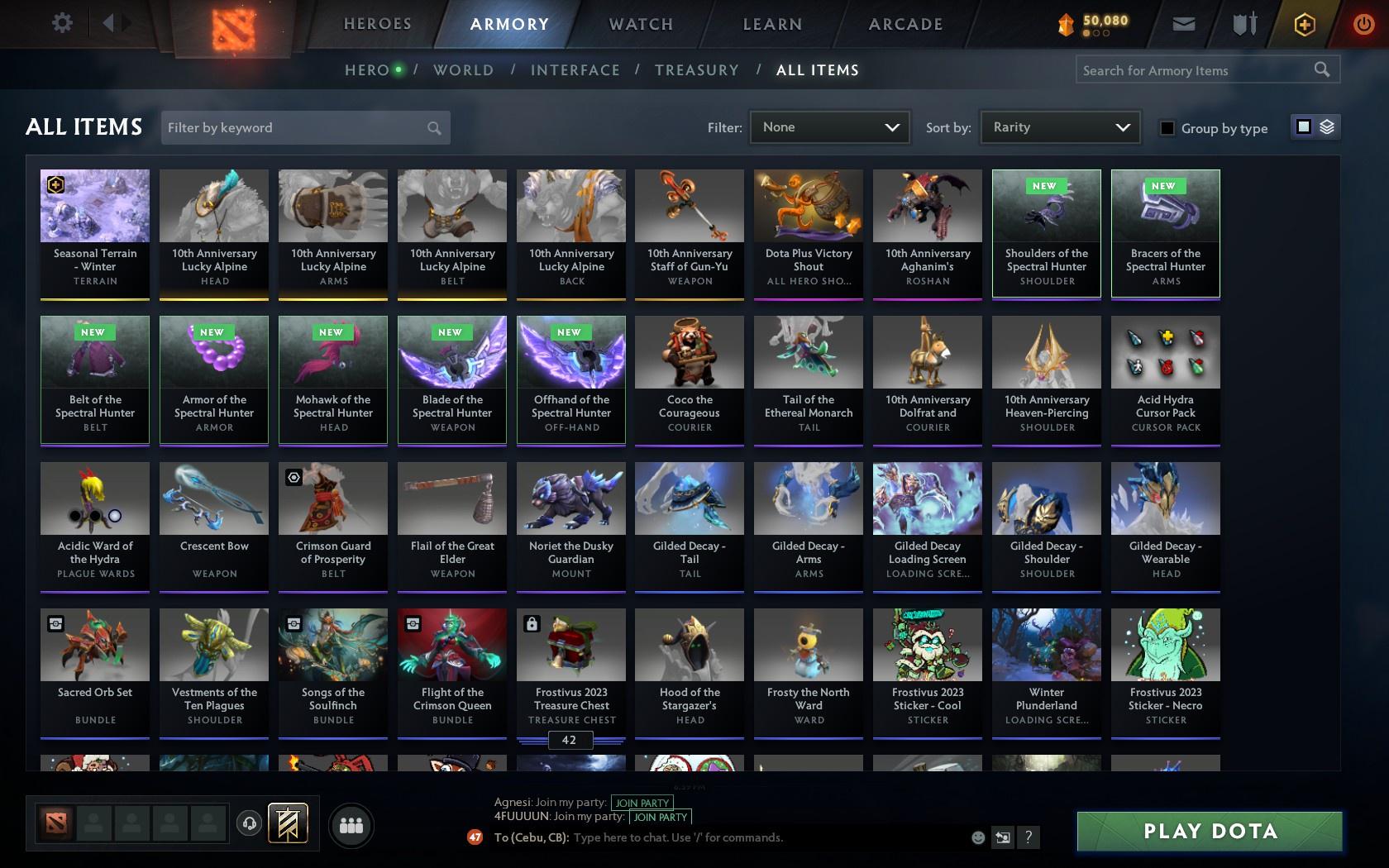Click the power button to exit
The image size is (1389, 868).
coord(1364,22)
